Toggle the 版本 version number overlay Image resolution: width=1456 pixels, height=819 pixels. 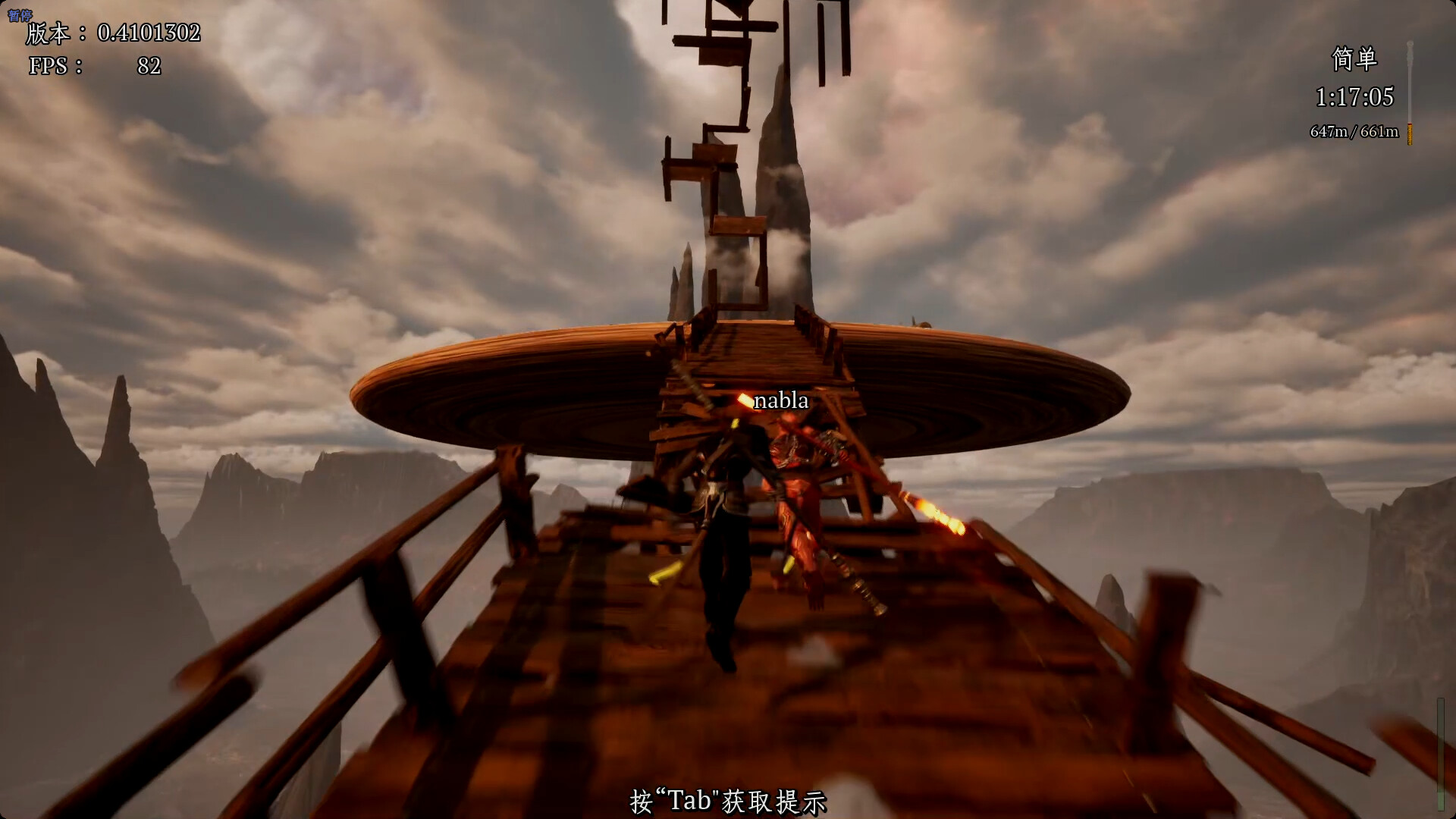tap(114, 33)
